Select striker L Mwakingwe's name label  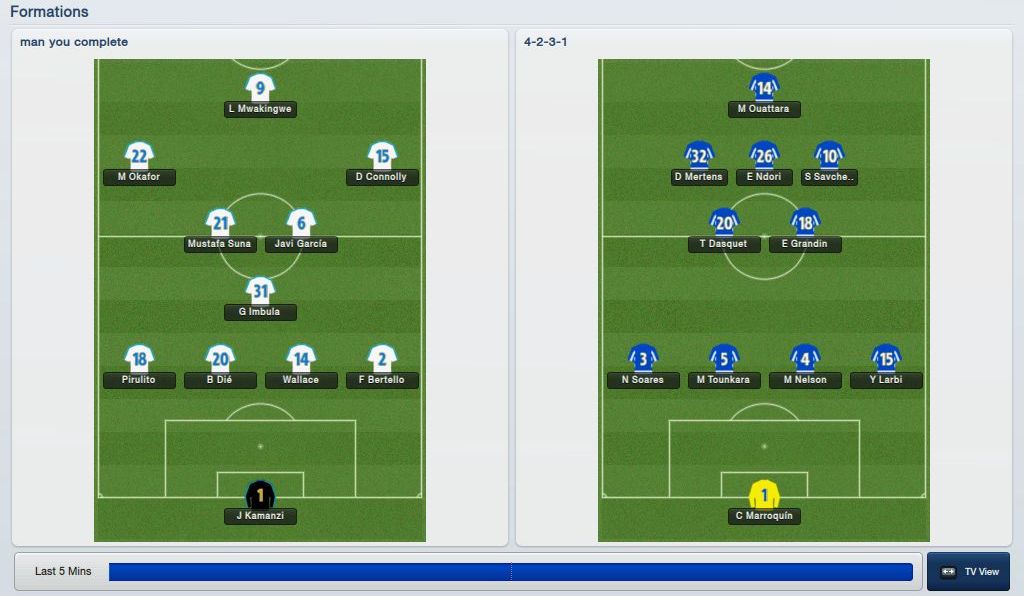260,109
